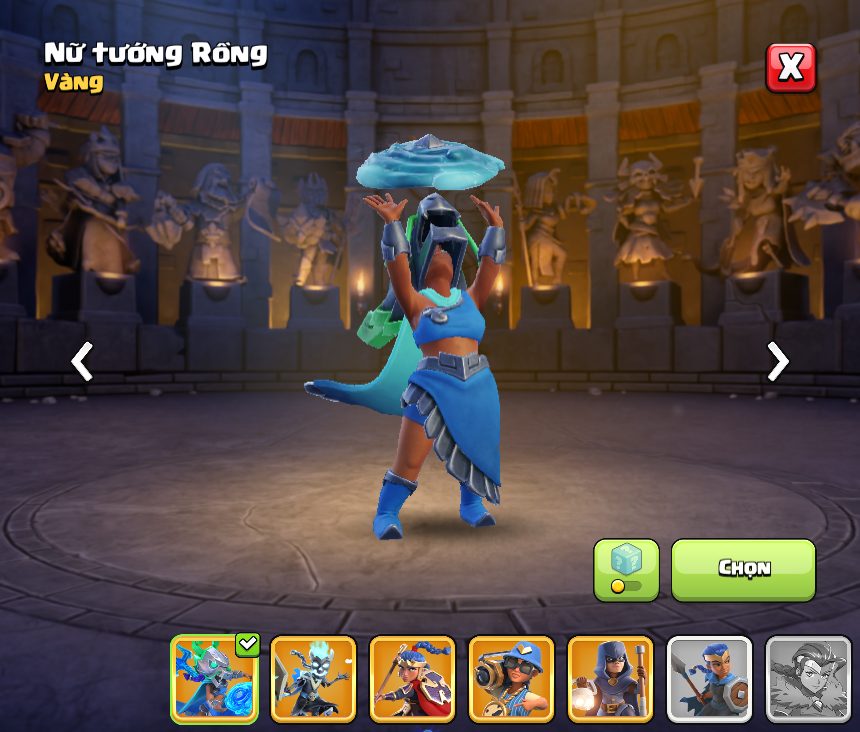
Task: Select the green-checked dragon skin thumbnail
Action: click(214, 679)
